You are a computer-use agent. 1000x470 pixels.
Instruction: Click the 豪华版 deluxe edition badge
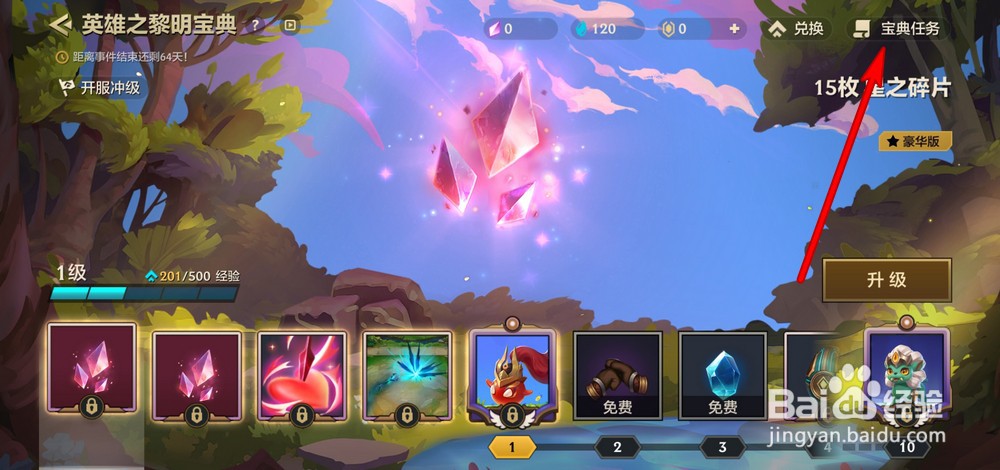[915, 142]
